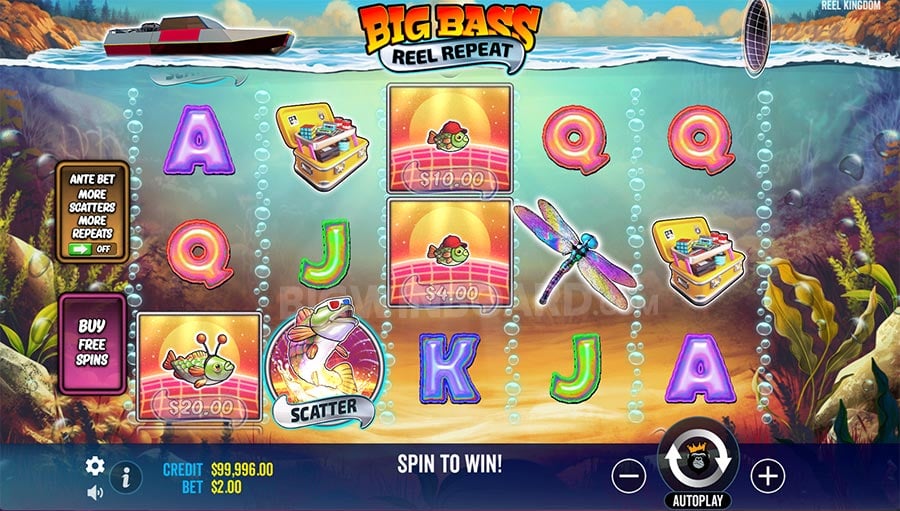Increase the bet with the plus button
Viewport: 900px width, 511px height.
click(767, 476)
